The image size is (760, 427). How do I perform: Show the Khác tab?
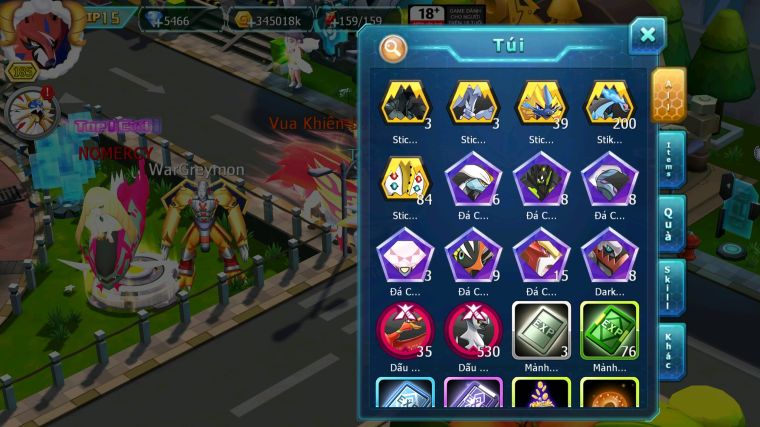tap(669, 352)
